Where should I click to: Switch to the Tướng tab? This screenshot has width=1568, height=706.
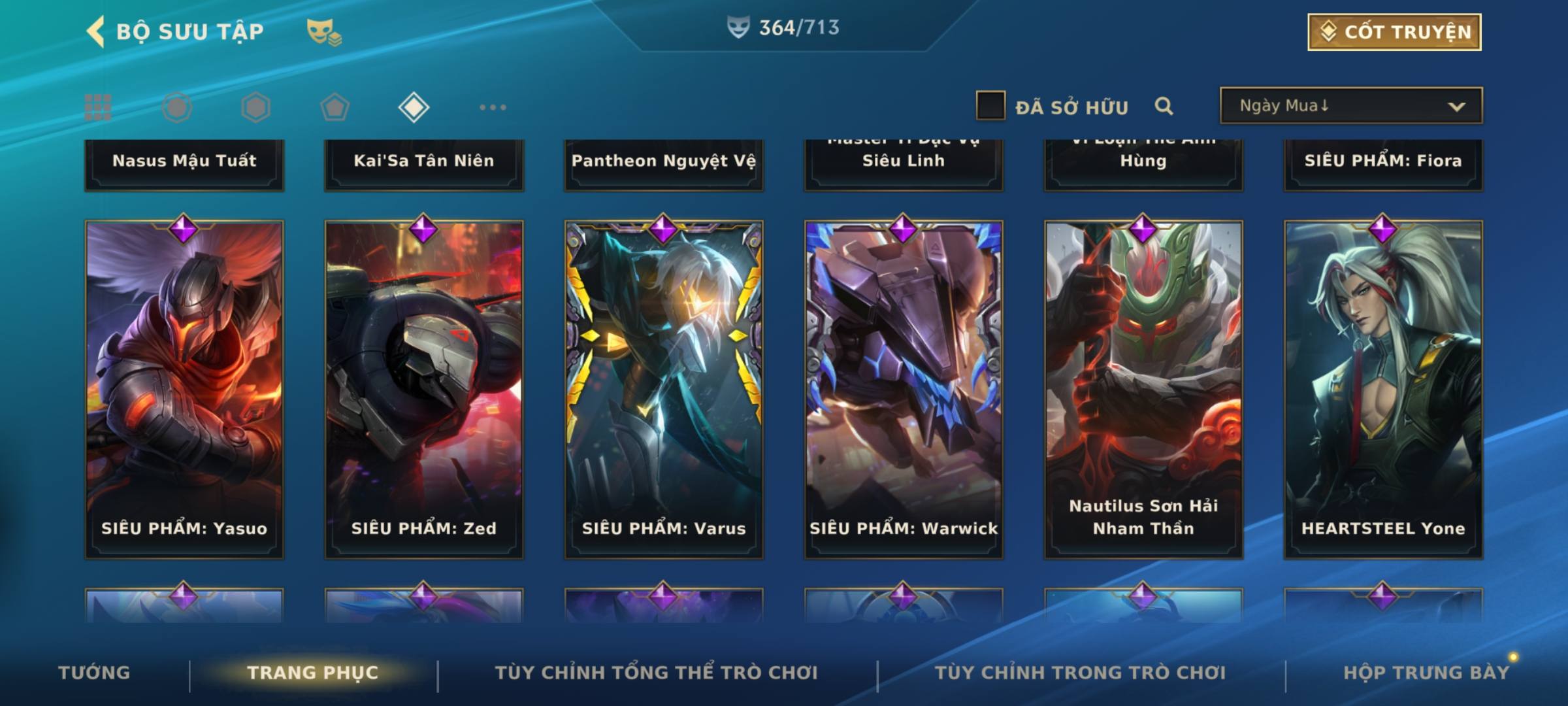point(94,673)
